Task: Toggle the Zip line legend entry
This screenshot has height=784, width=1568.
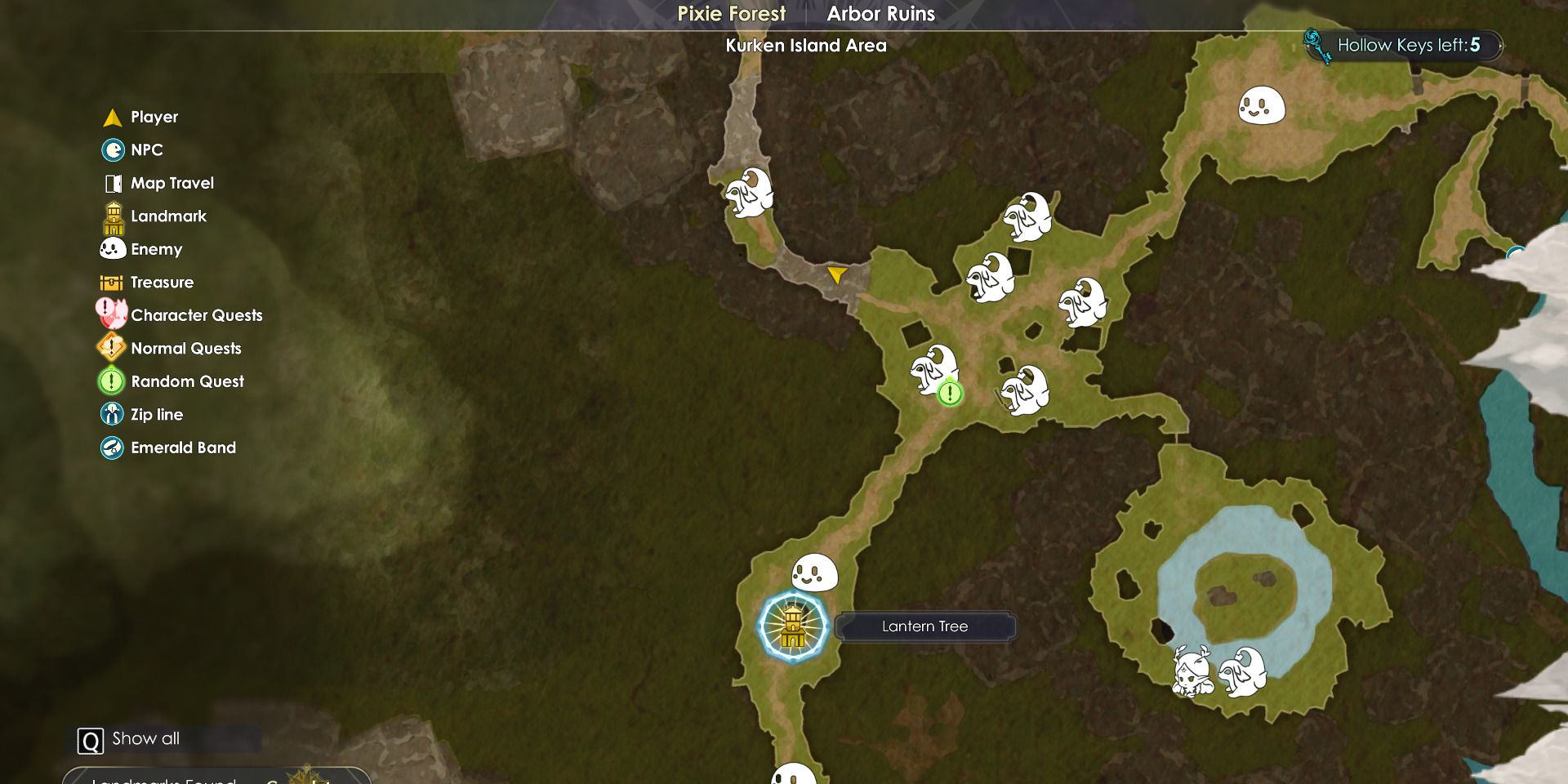Action: pos(156,415)
